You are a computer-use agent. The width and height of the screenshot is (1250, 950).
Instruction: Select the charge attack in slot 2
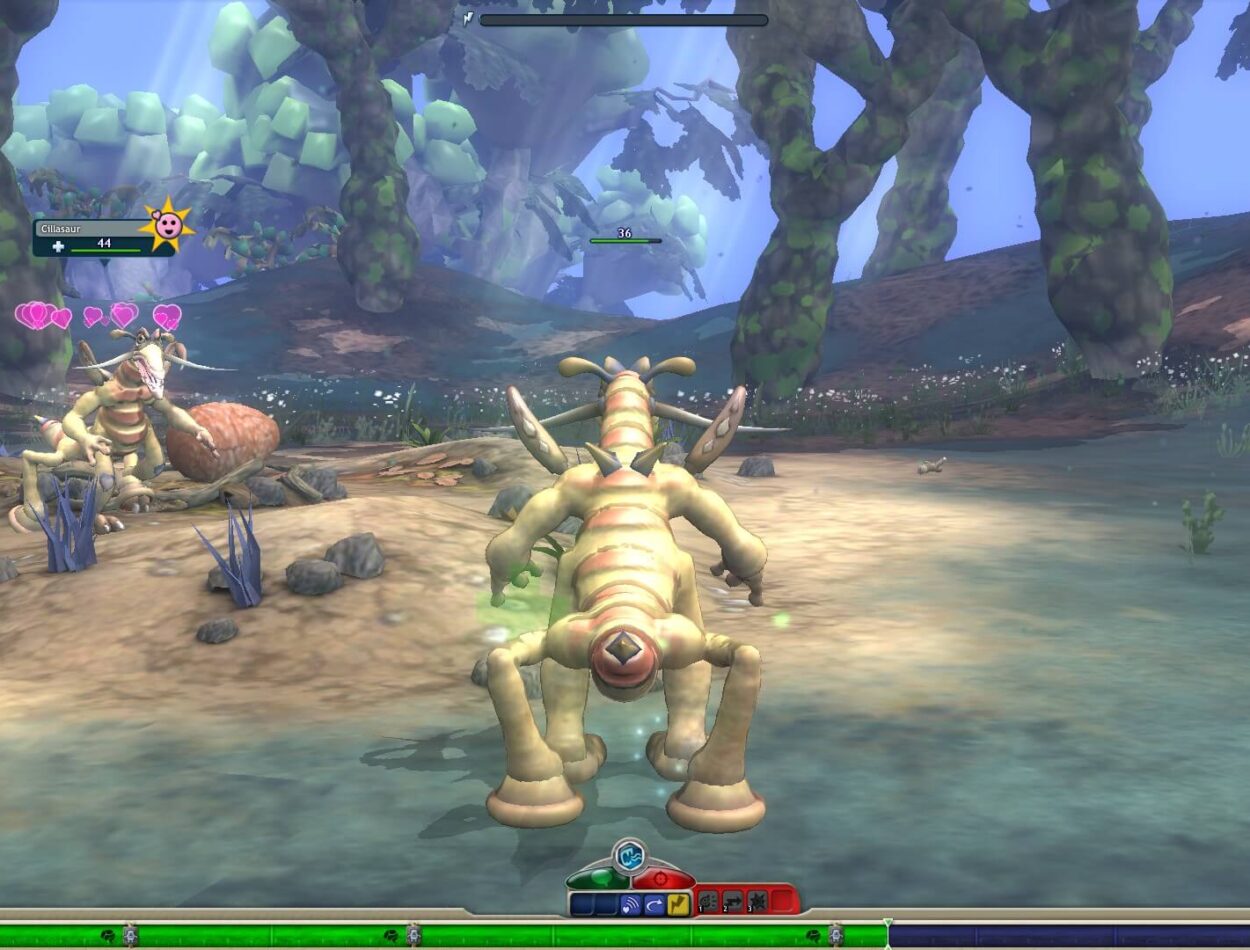733,902
